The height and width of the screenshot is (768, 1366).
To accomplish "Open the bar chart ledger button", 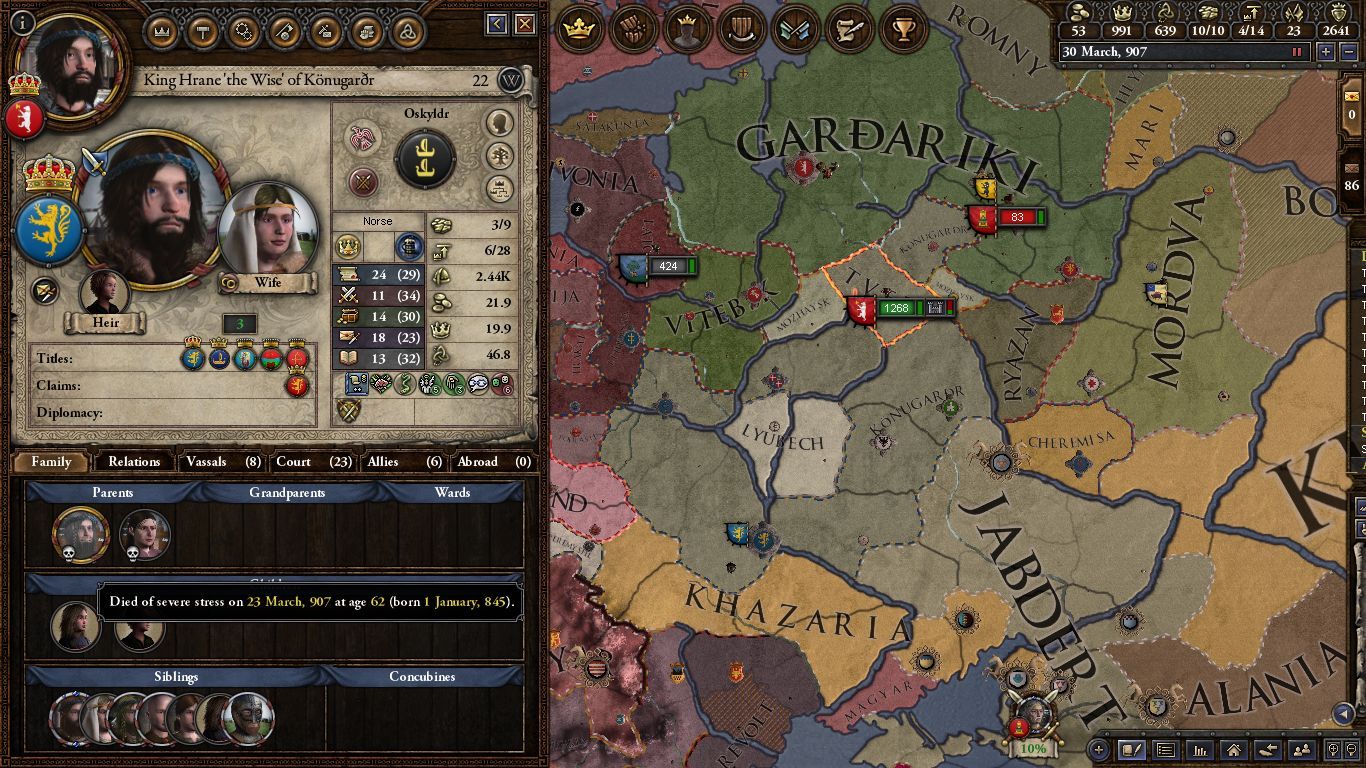I will coord(1199,749).
